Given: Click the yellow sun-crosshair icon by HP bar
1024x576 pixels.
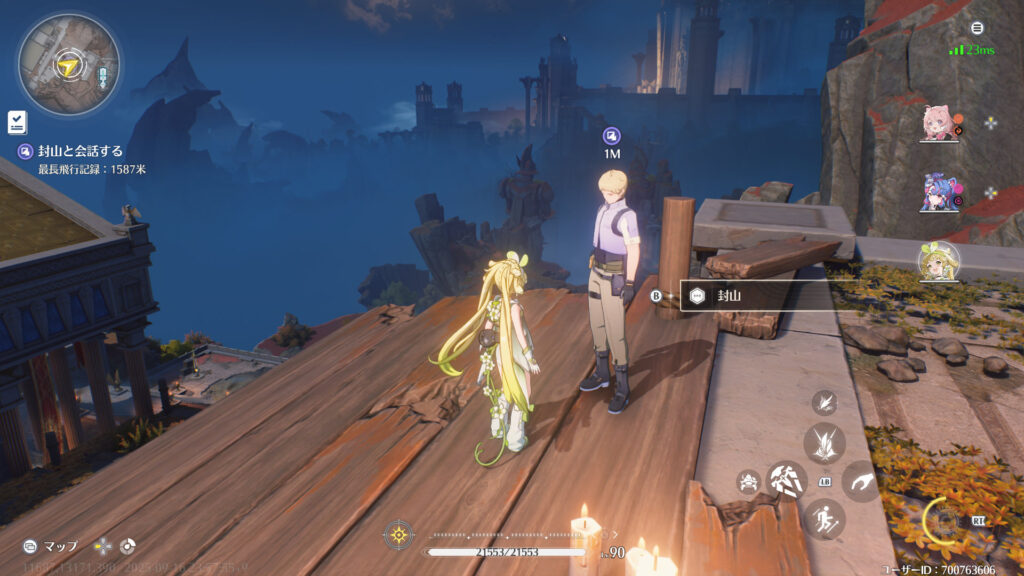Looking at the screenshot, I should click(398, 535).
